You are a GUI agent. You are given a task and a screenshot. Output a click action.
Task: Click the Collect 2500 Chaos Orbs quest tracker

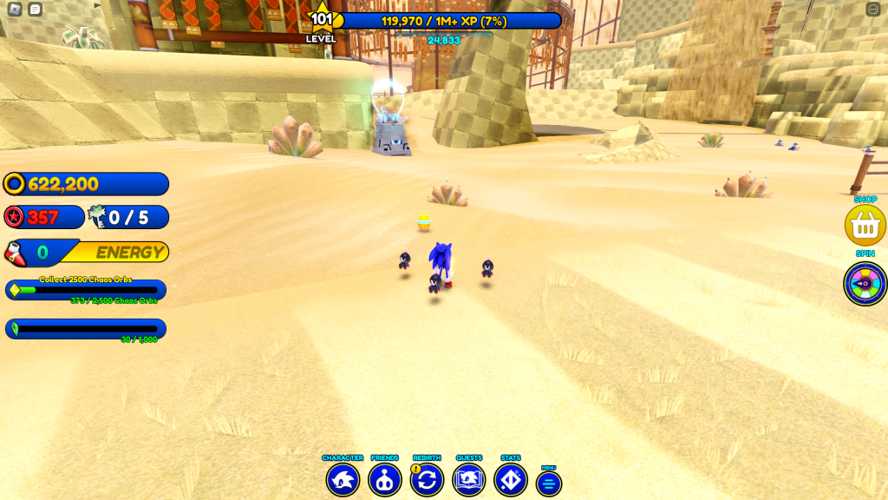pos(86,290)
